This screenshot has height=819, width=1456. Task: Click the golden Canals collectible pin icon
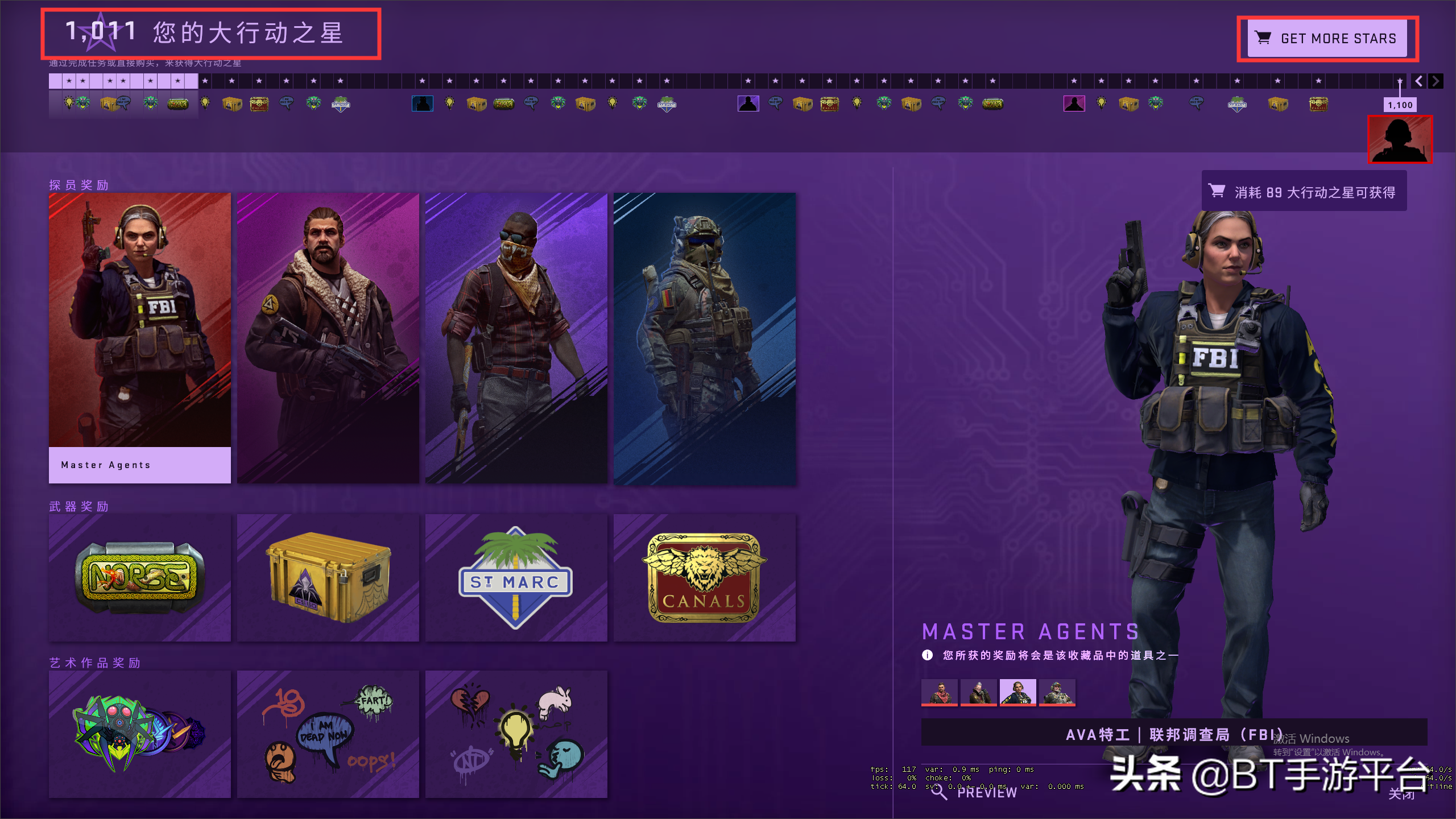[705, 577]
